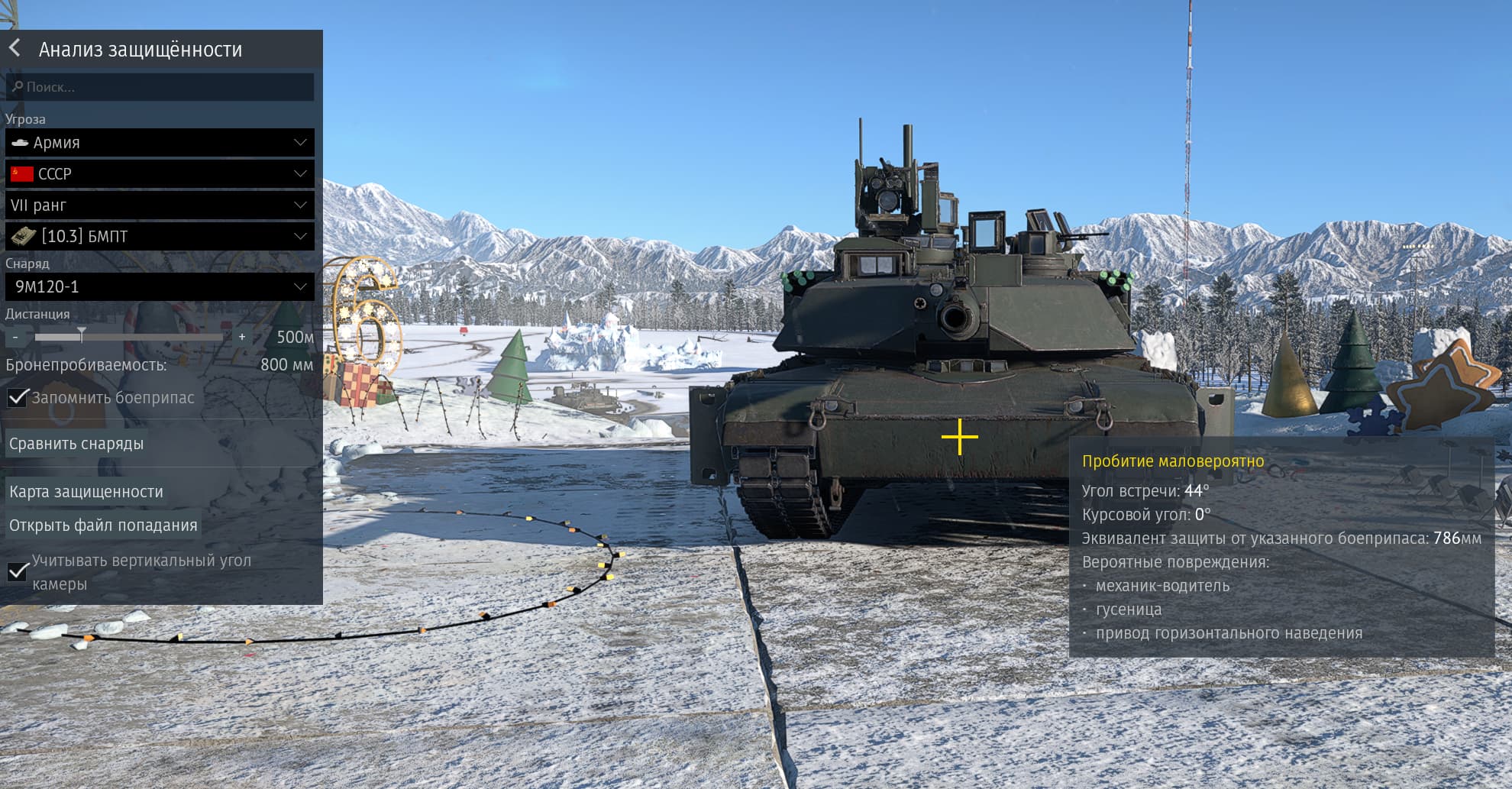Screen dimensions: 1512x789
Task: Choose a shell in the 9M120-1 dropdown
Action: tap(160, 287)
